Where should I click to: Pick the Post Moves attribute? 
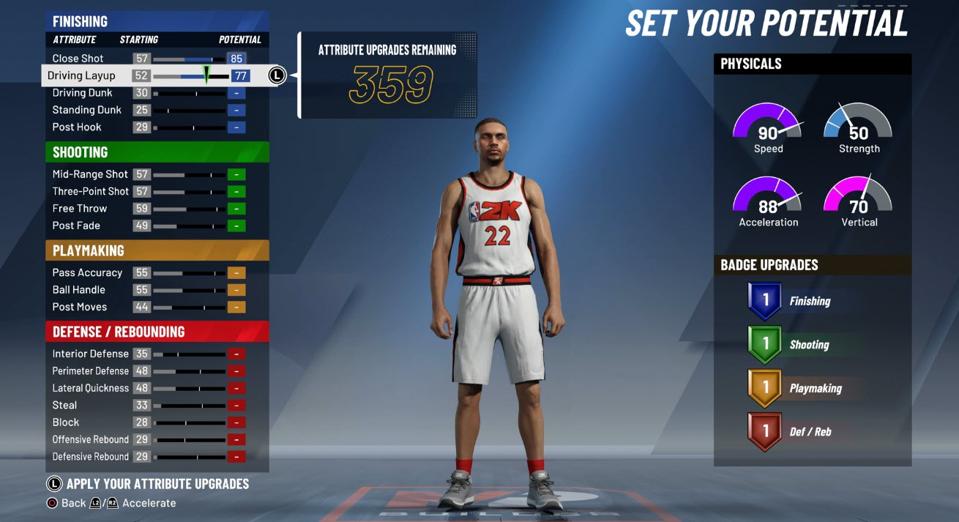[x=79, y=306]
